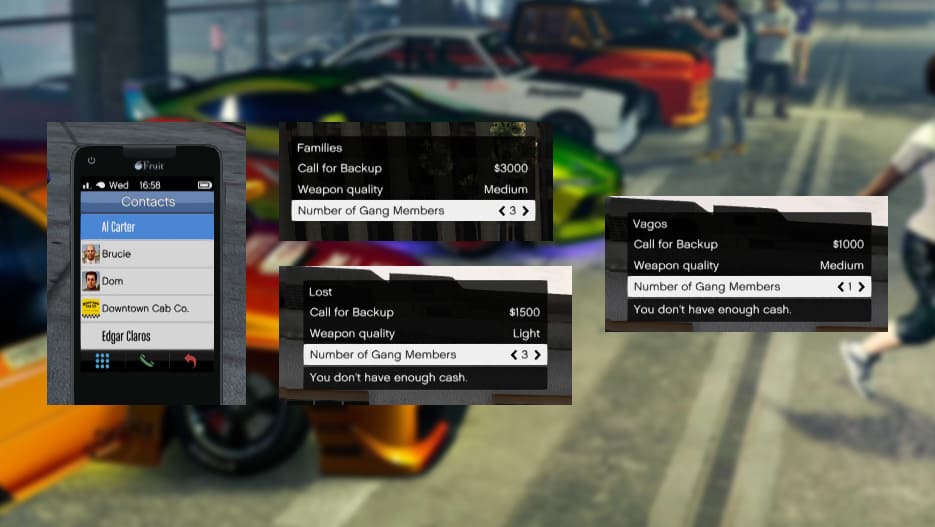Open the Downtown Cab Co. contact
This screenshot has height=527, width=935.
coord(147,308)
